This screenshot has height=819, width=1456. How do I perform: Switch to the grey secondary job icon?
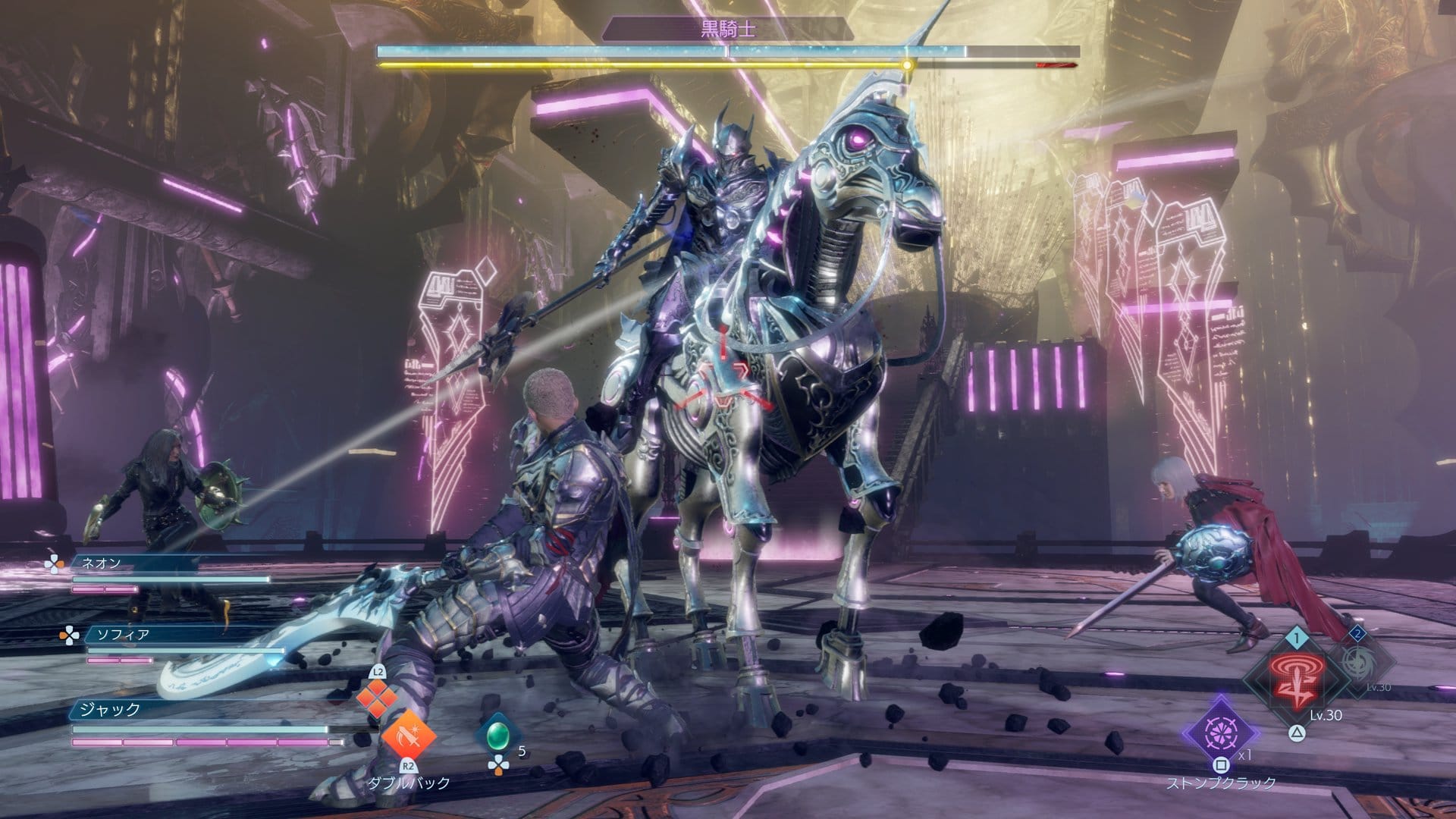(x=1358, y=661)
